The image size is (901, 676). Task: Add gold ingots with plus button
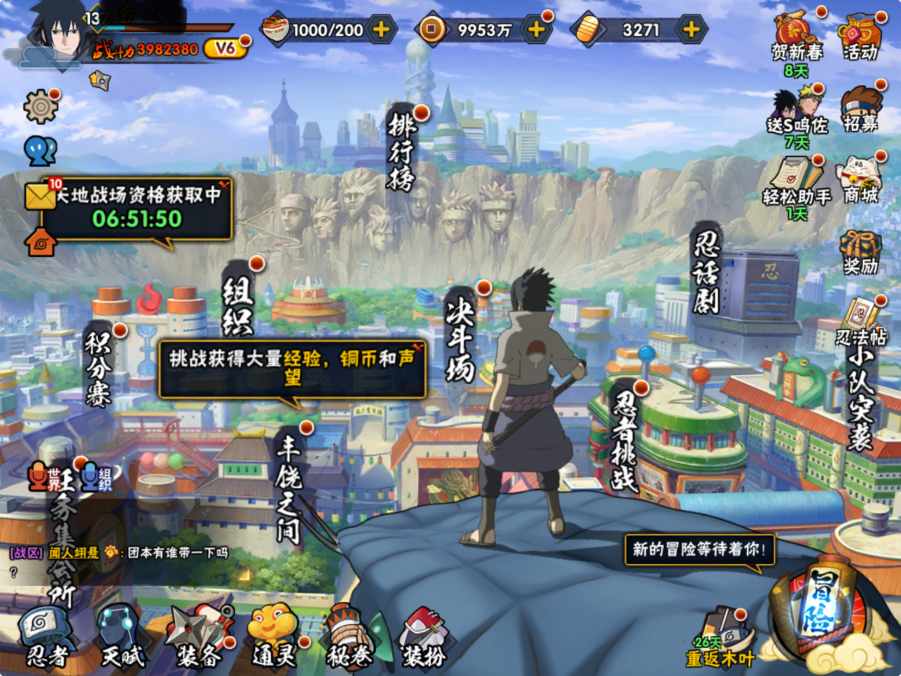[691, 30]
